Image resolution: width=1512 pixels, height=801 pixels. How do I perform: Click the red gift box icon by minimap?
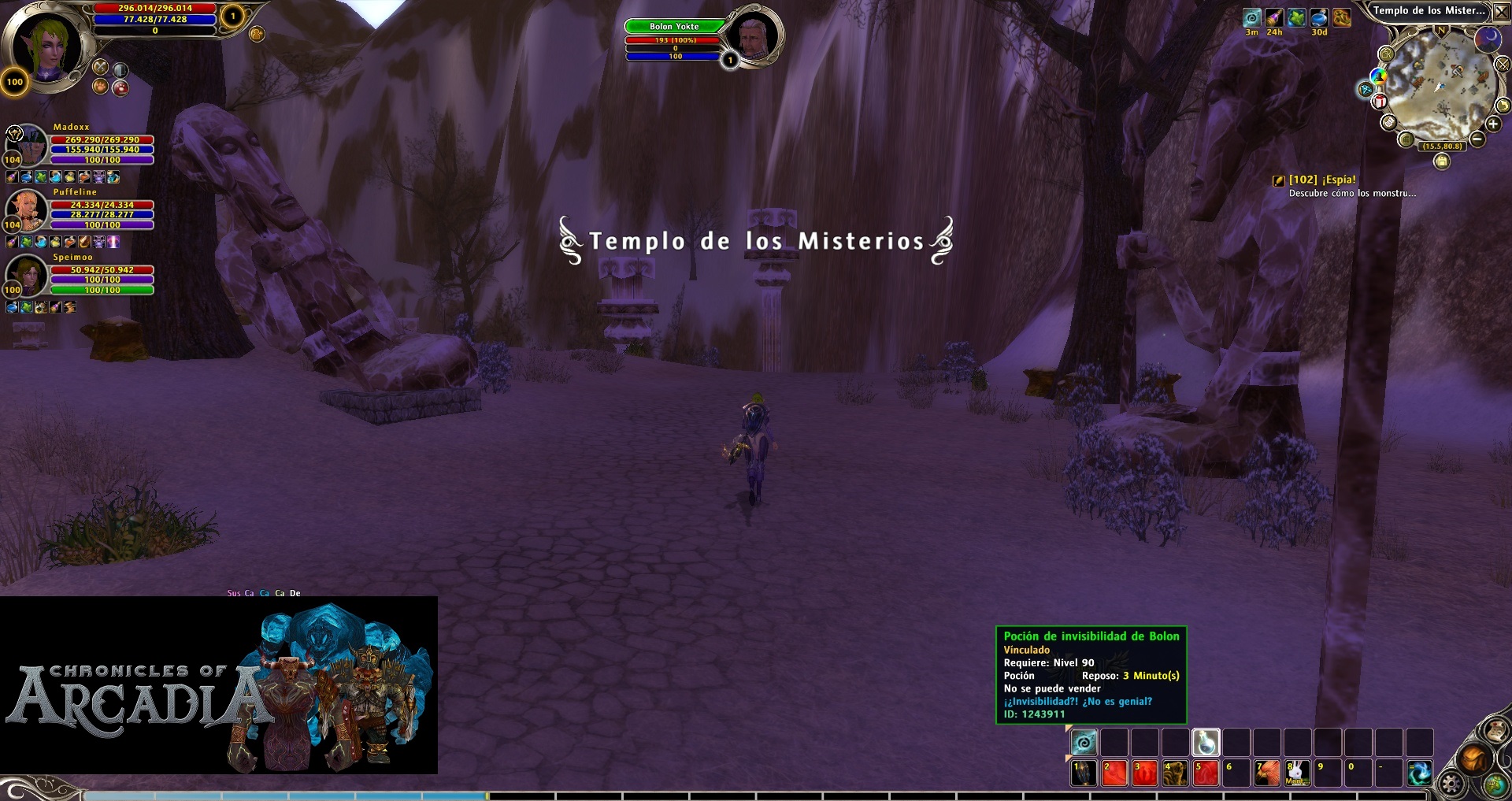(1380, 101)
